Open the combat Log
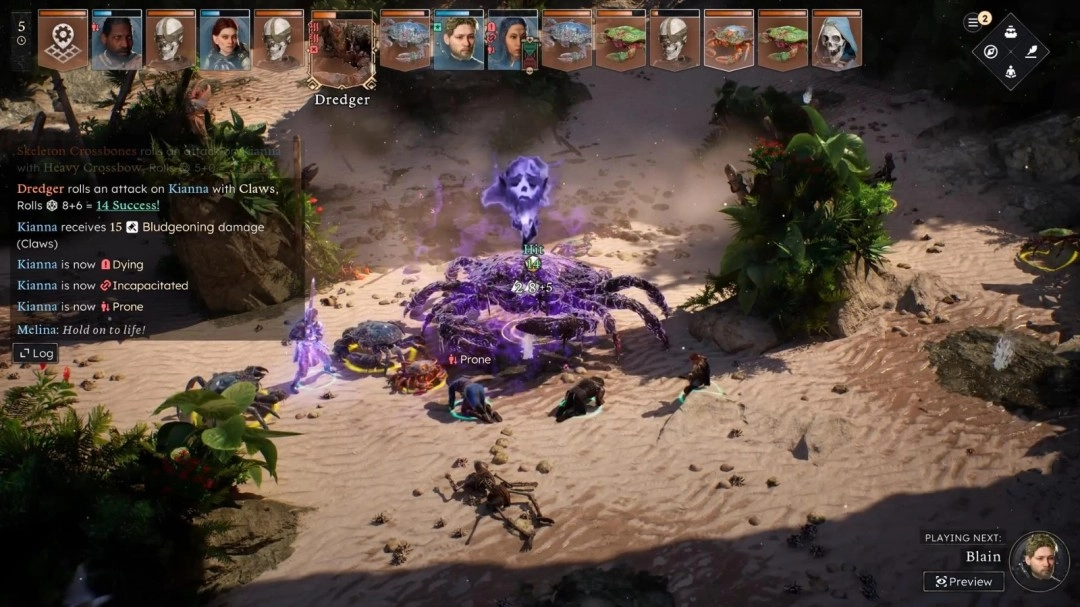1080x607 pixels. [35, 353]
